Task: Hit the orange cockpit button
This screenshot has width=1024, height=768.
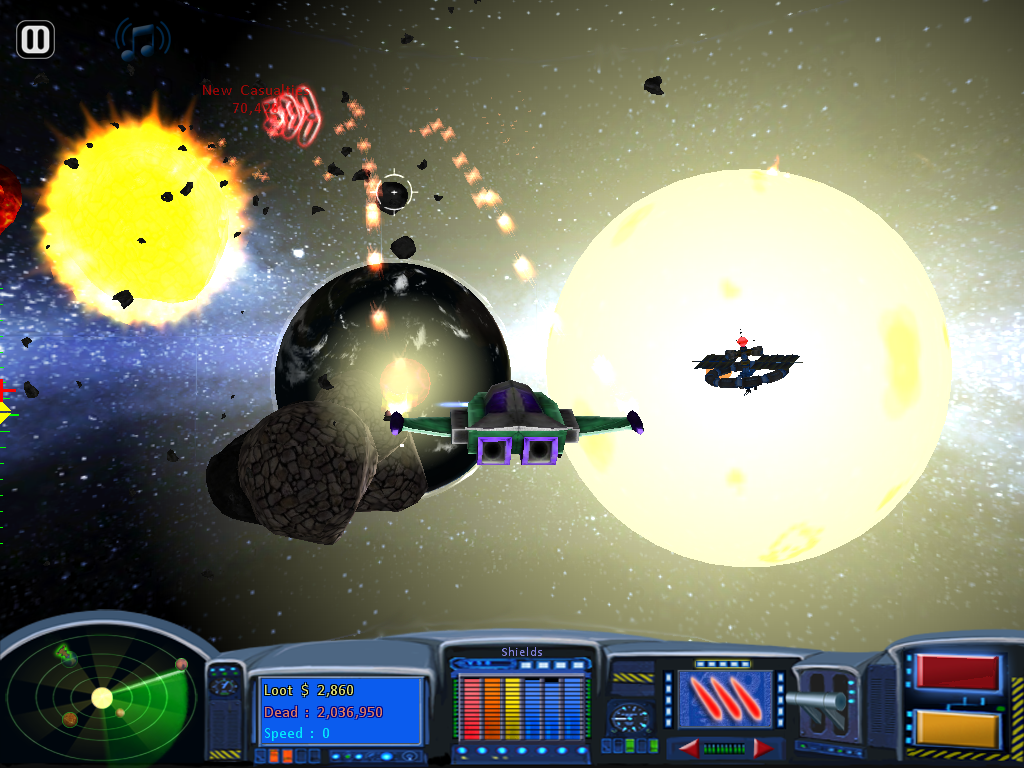Action: 958,728
